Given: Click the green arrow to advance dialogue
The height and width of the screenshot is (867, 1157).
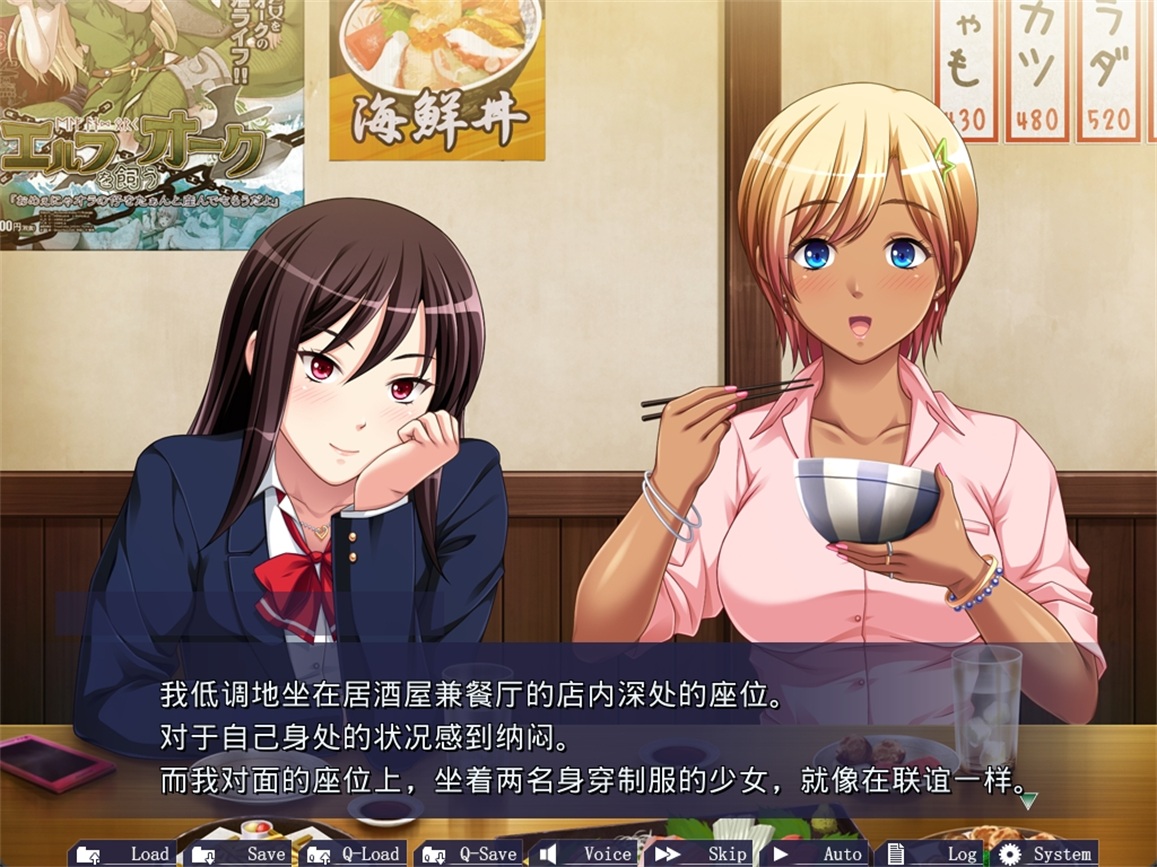Looking at the screenshot, I should point(1028,798).
